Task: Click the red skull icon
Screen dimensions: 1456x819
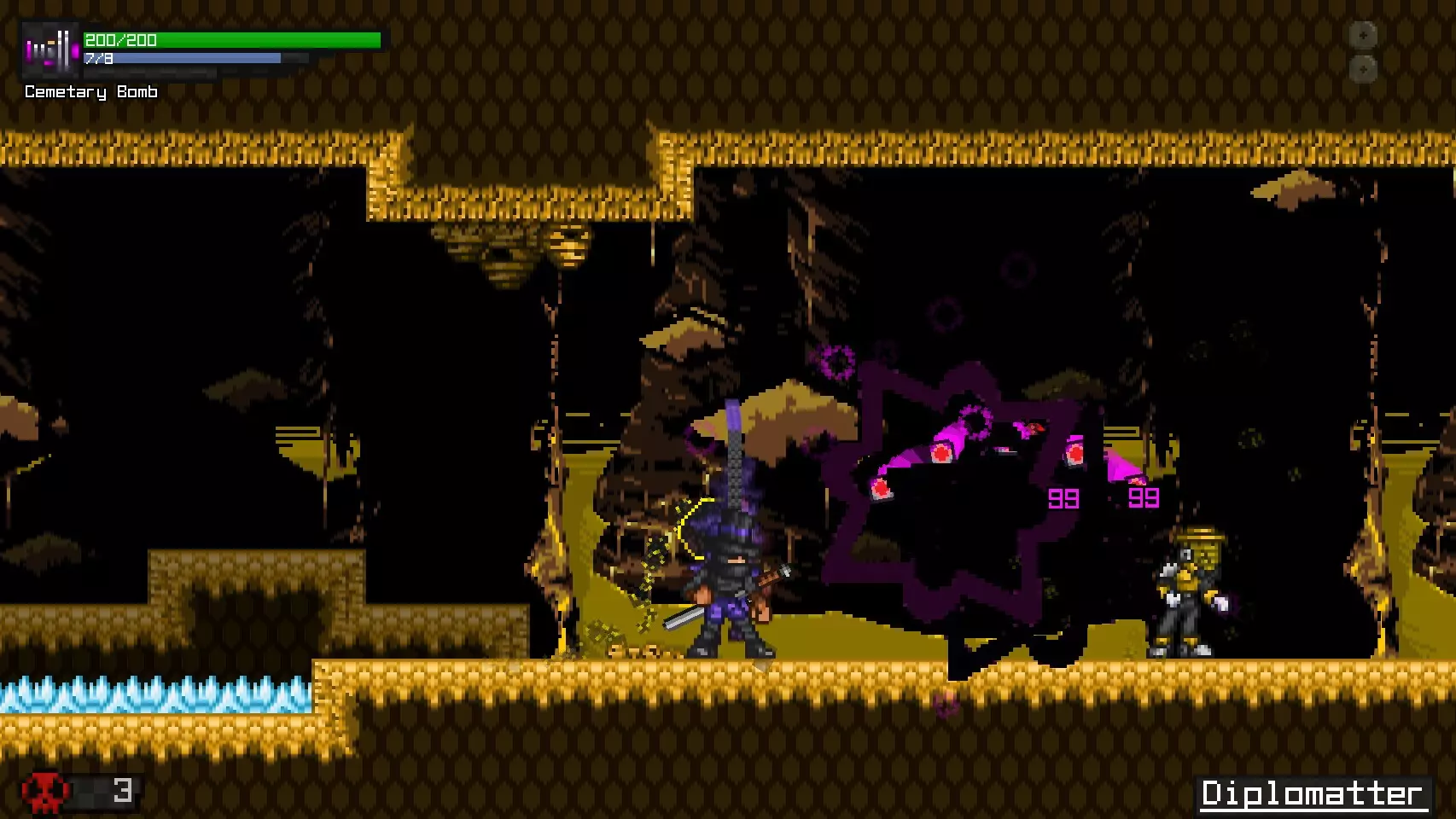Action: click(45, 793)
